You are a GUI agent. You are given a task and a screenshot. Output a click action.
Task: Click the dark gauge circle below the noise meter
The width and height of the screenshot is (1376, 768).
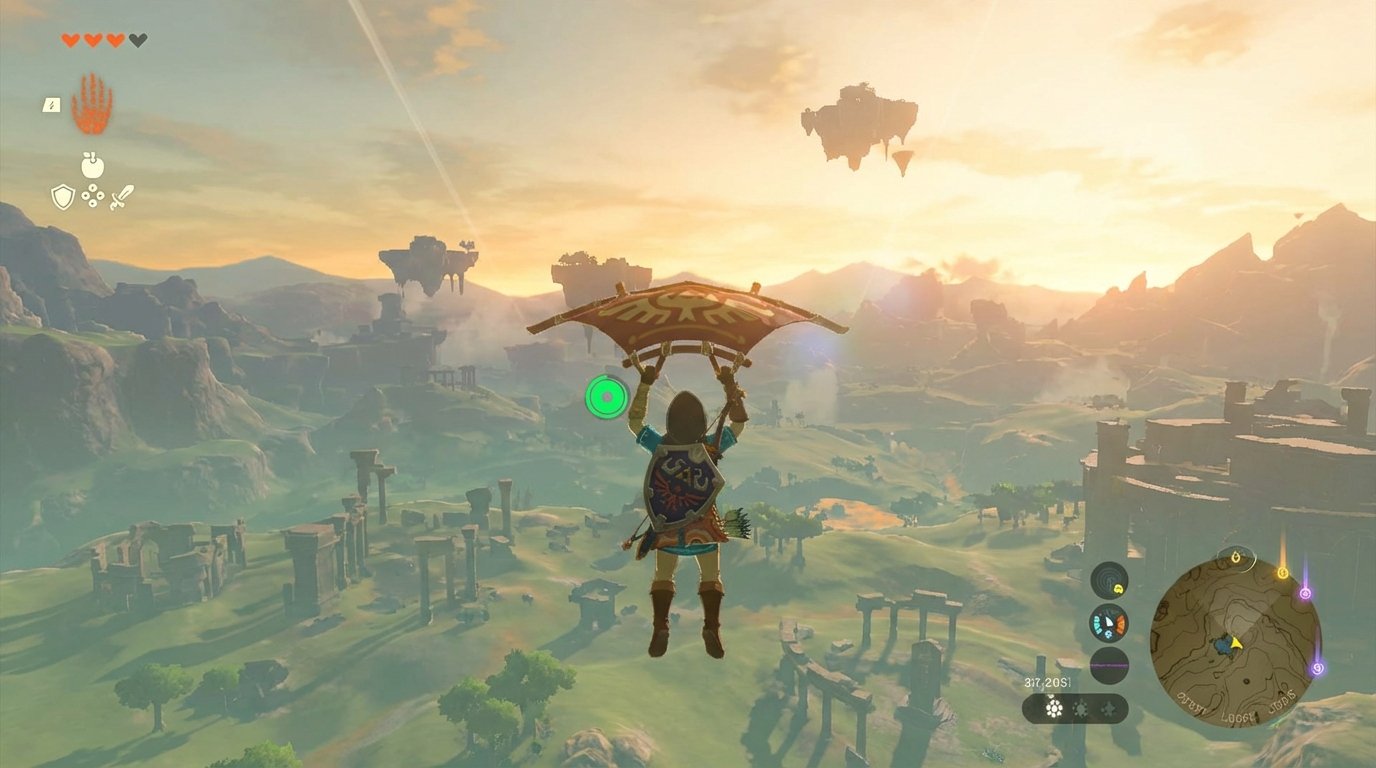click(1108, 666)
